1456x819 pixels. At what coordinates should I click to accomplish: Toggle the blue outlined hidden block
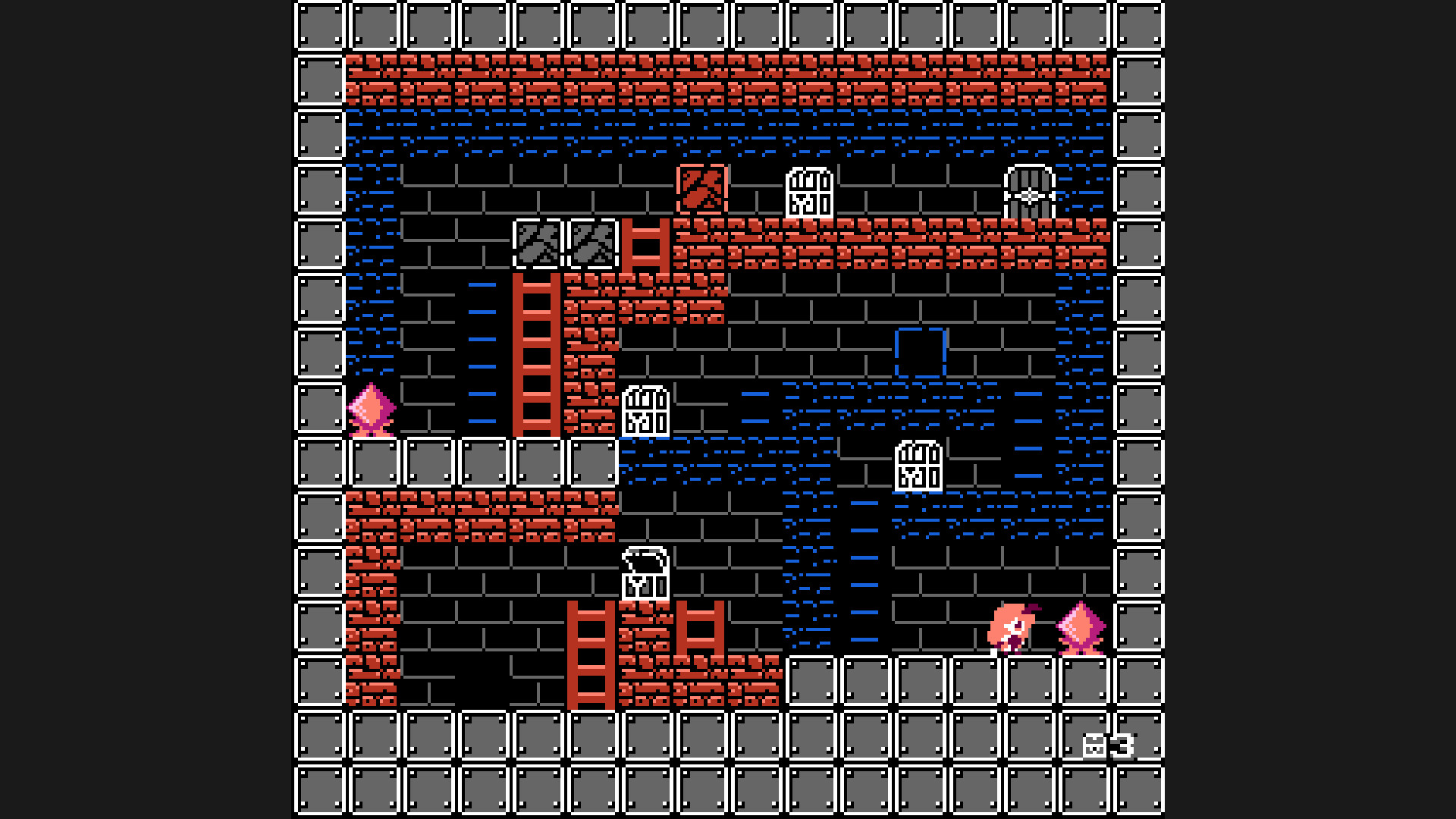tap(919, 353)
